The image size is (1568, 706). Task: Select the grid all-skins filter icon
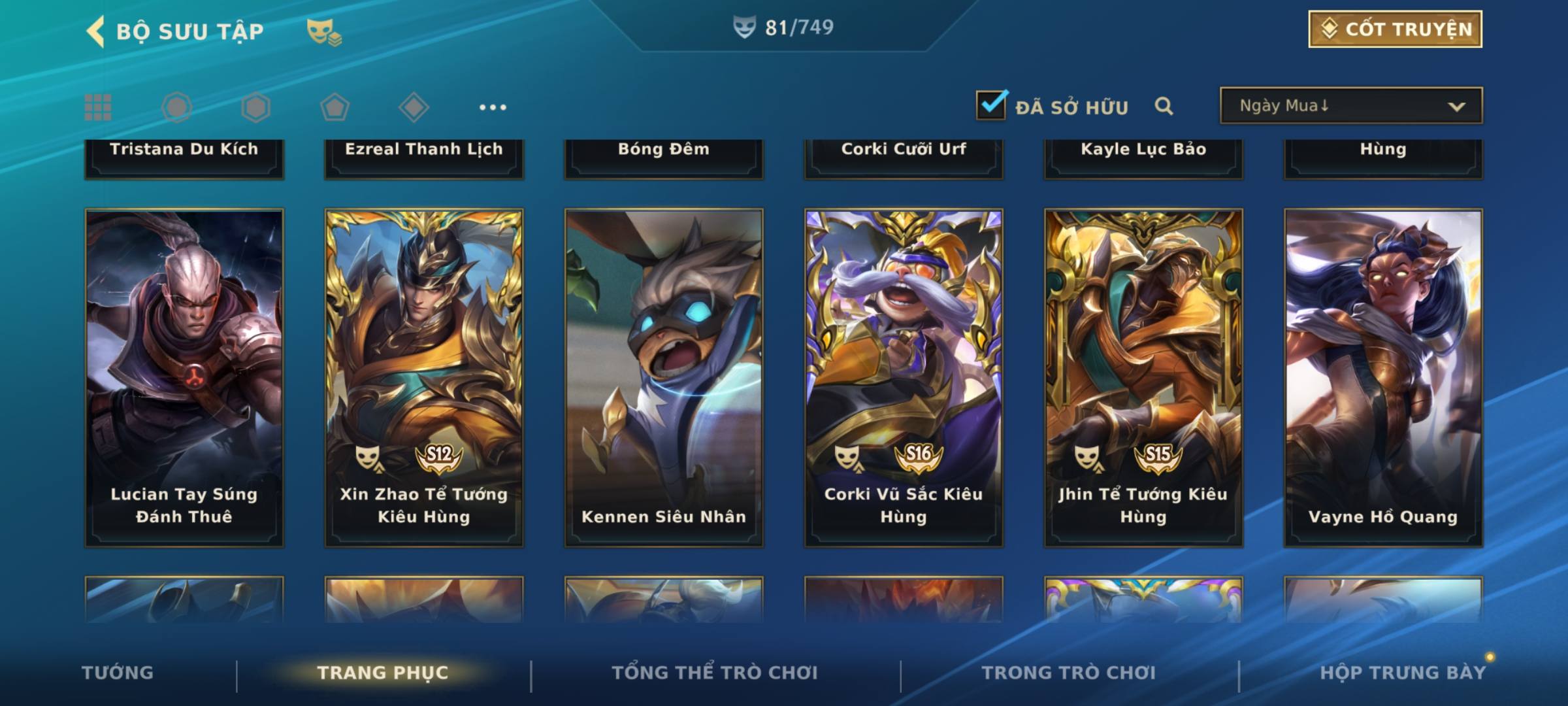[98, 107]
